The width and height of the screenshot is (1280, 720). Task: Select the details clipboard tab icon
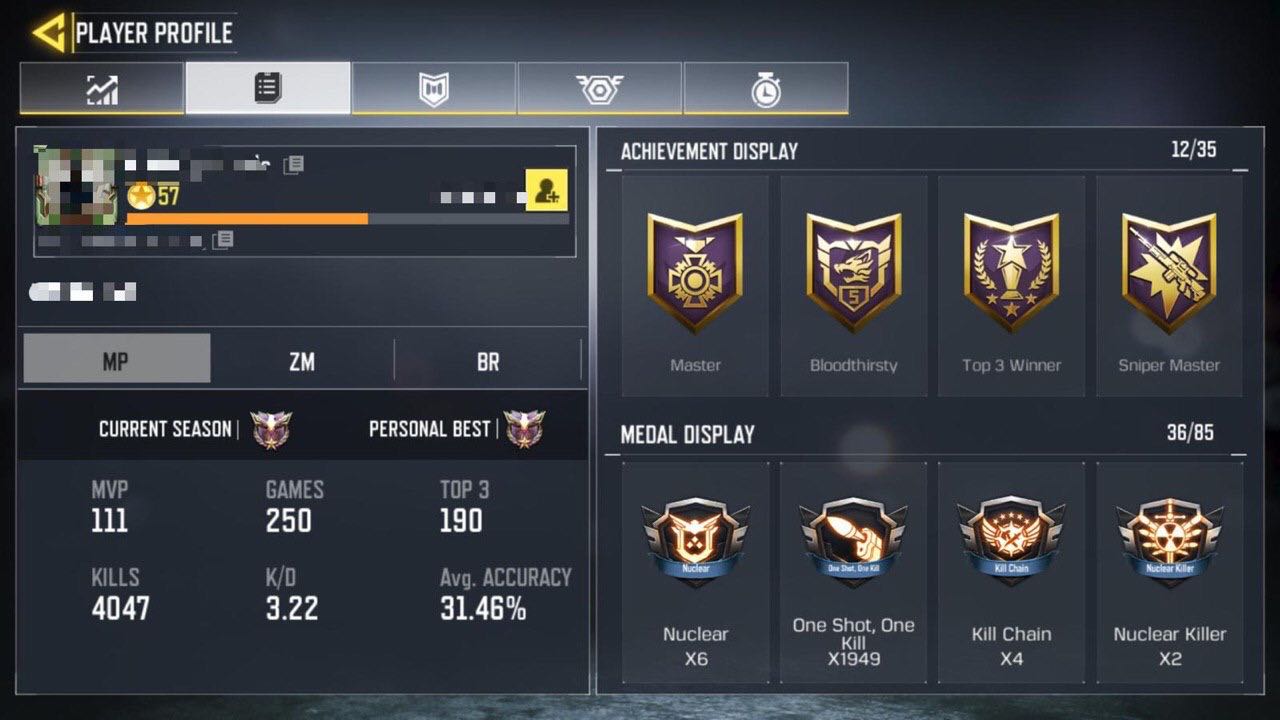coord(268,89)
